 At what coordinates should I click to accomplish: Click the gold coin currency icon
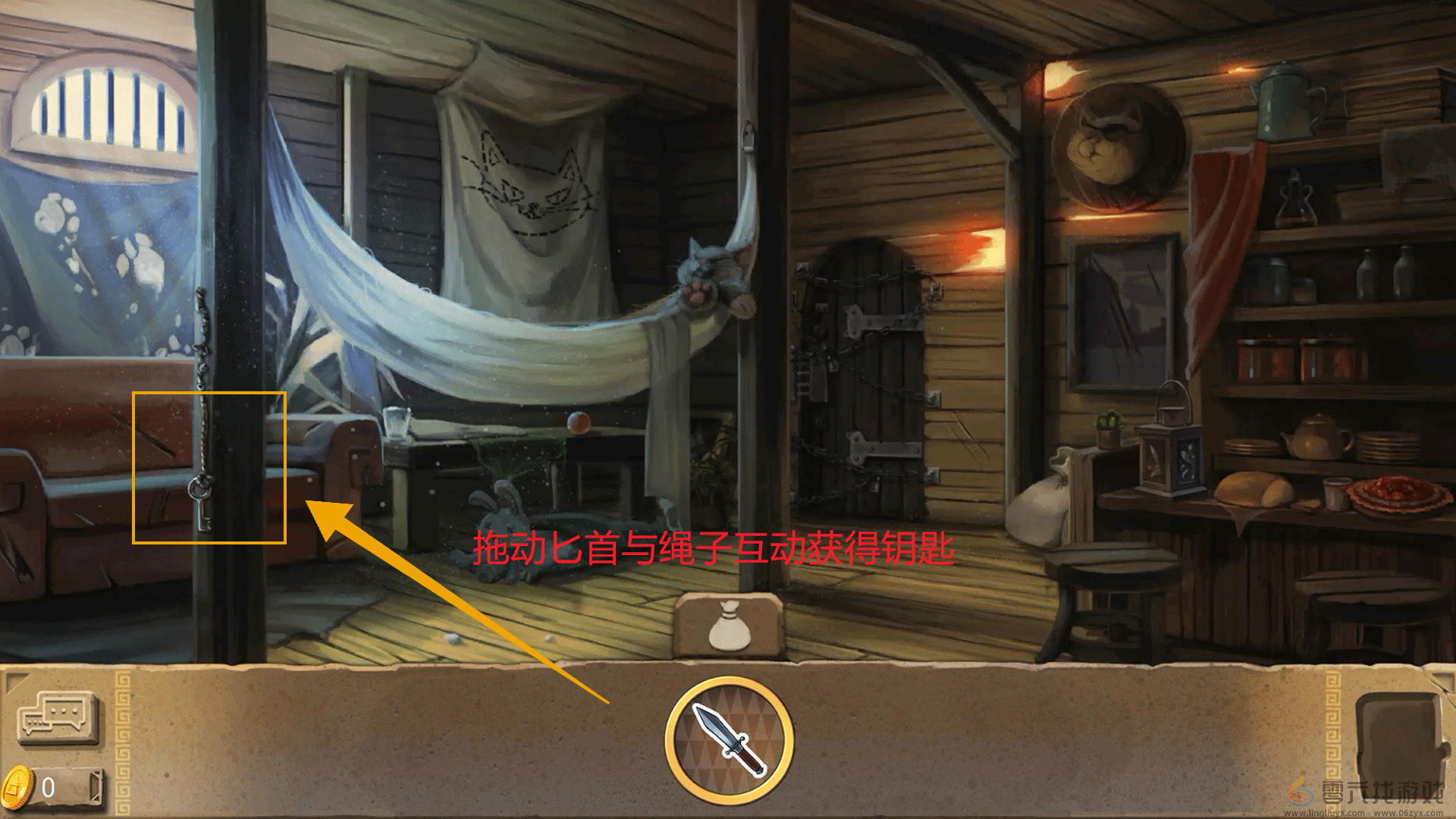pyautogui.click(x=19, y=787)
